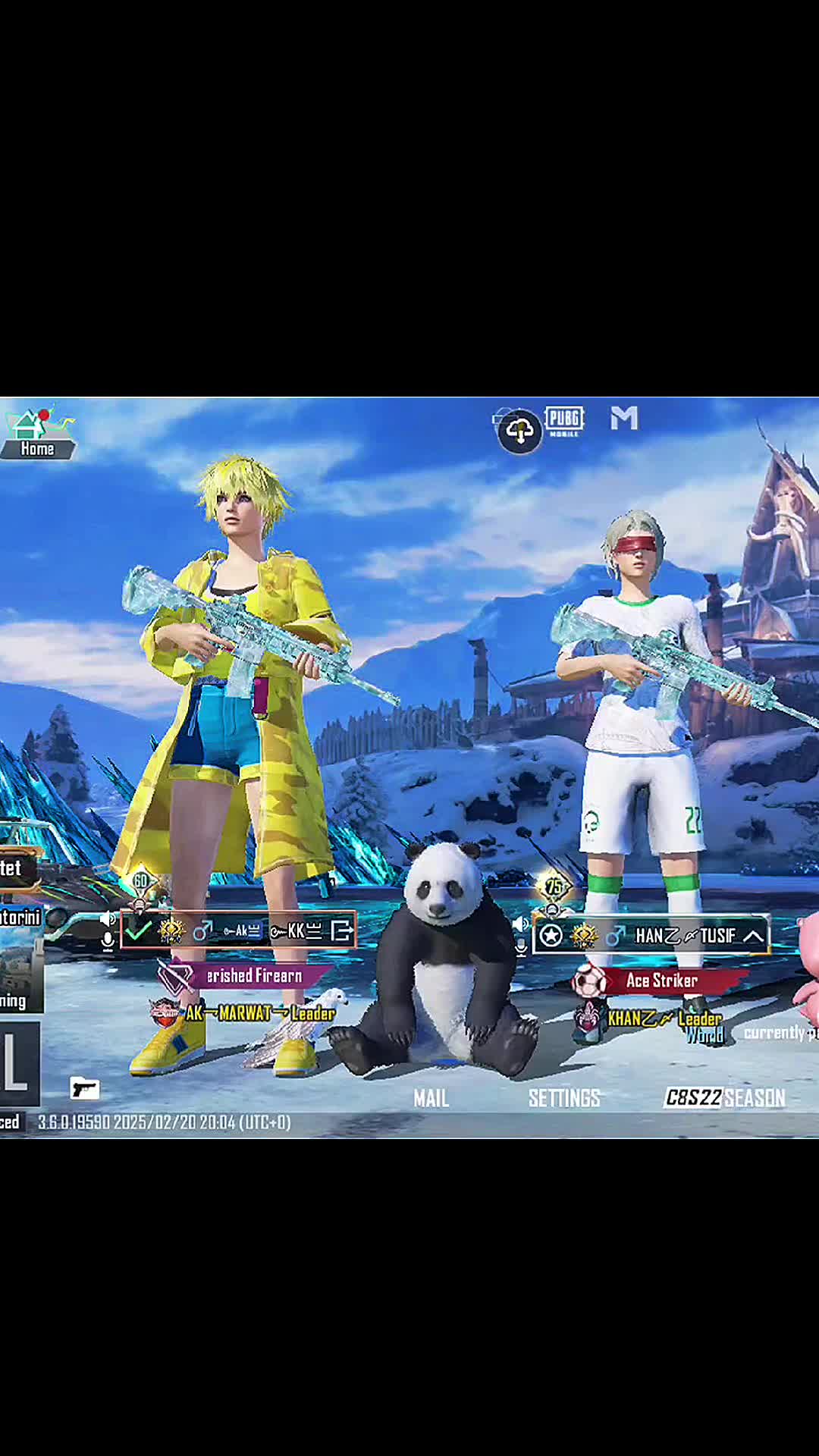Open the pistol weapon folder icon
819x1456 pixels.
coord(85,1088)
